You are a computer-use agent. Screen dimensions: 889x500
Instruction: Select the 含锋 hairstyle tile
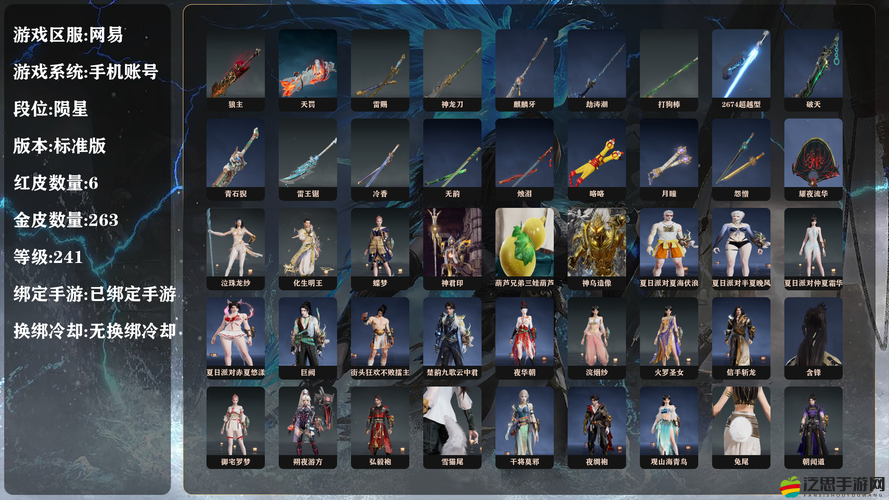813,337
